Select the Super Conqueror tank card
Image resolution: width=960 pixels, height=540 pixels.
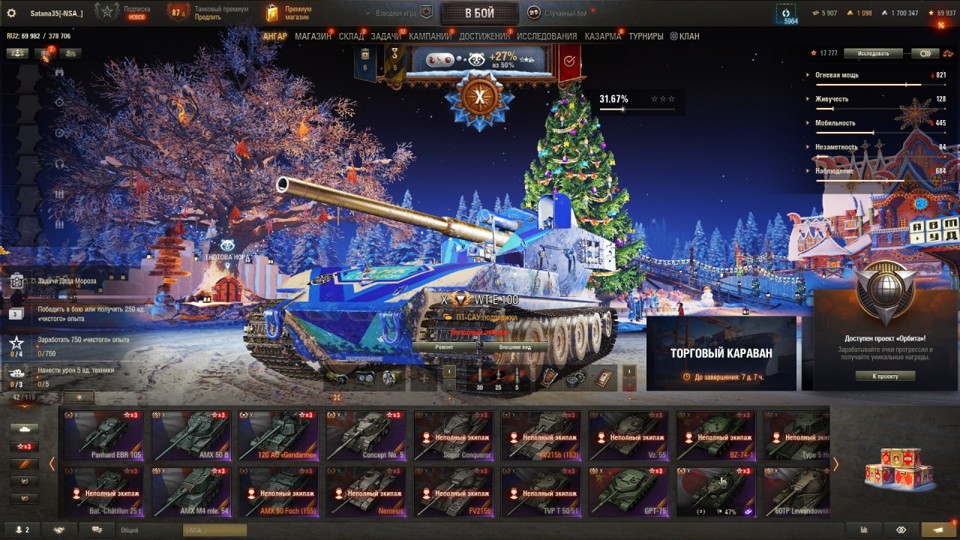pyautogui.click(x=454, y=435)
